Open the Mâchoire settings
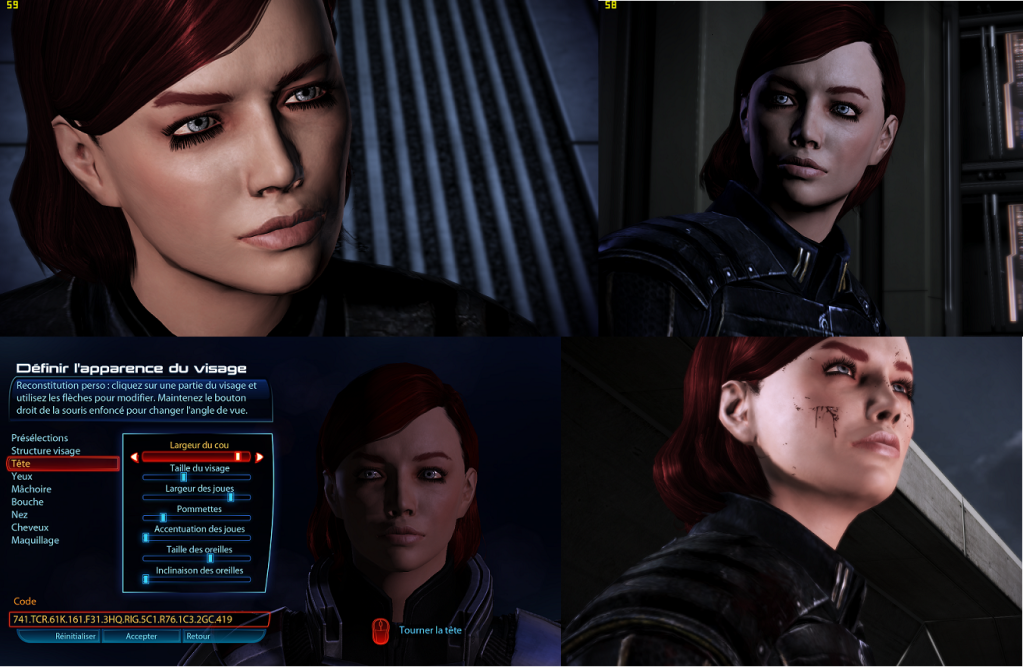This screenshot has height=667, width=1023. pyautogui.click(x=31, y=489)
